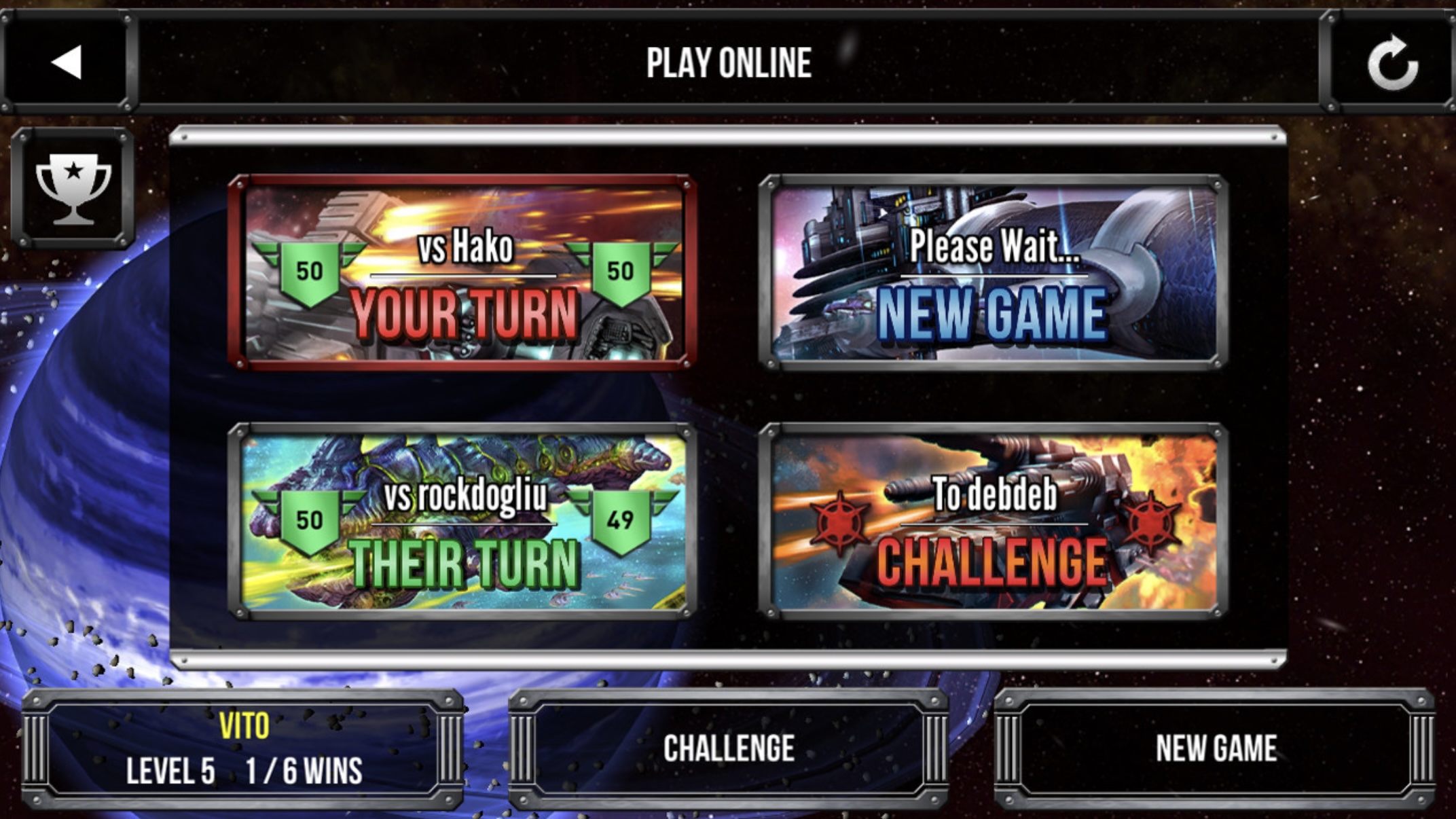Select the Please Wait new game tile
Image resolution: width=1456 pixels, height=819 pixels.
[x=993, y=273]
